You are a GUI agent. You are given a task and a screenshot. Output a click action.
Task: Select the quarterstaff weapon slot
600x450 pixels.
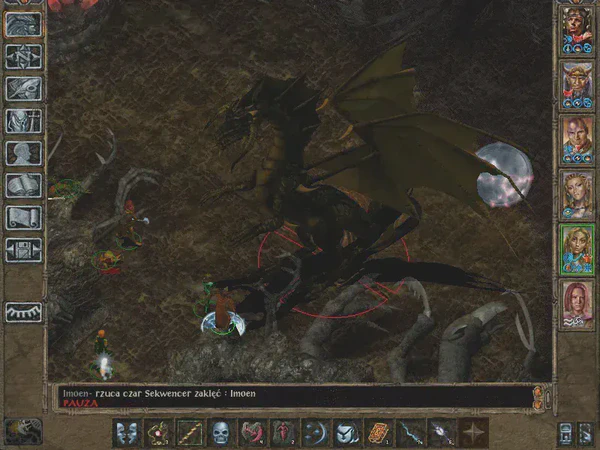(189, 433)
